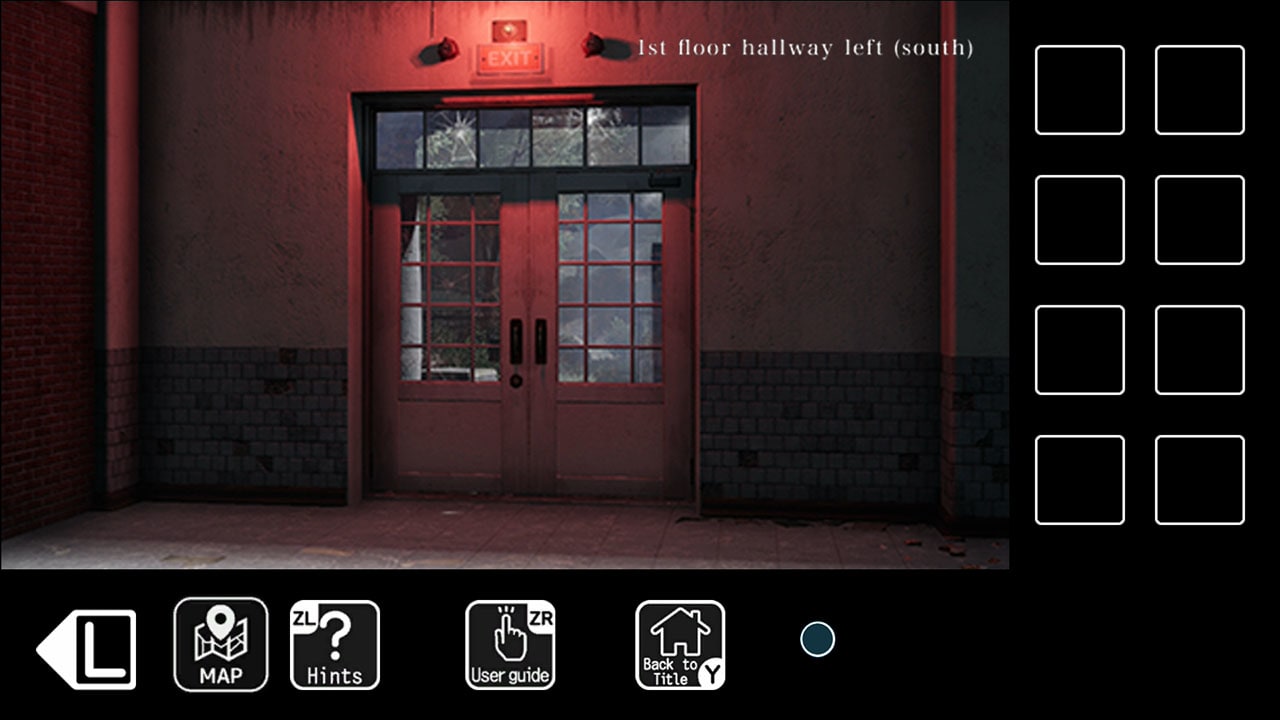Select the bottom-right inventory slot
Viewport: 1280px width, 720px height.
point(1199,480)
